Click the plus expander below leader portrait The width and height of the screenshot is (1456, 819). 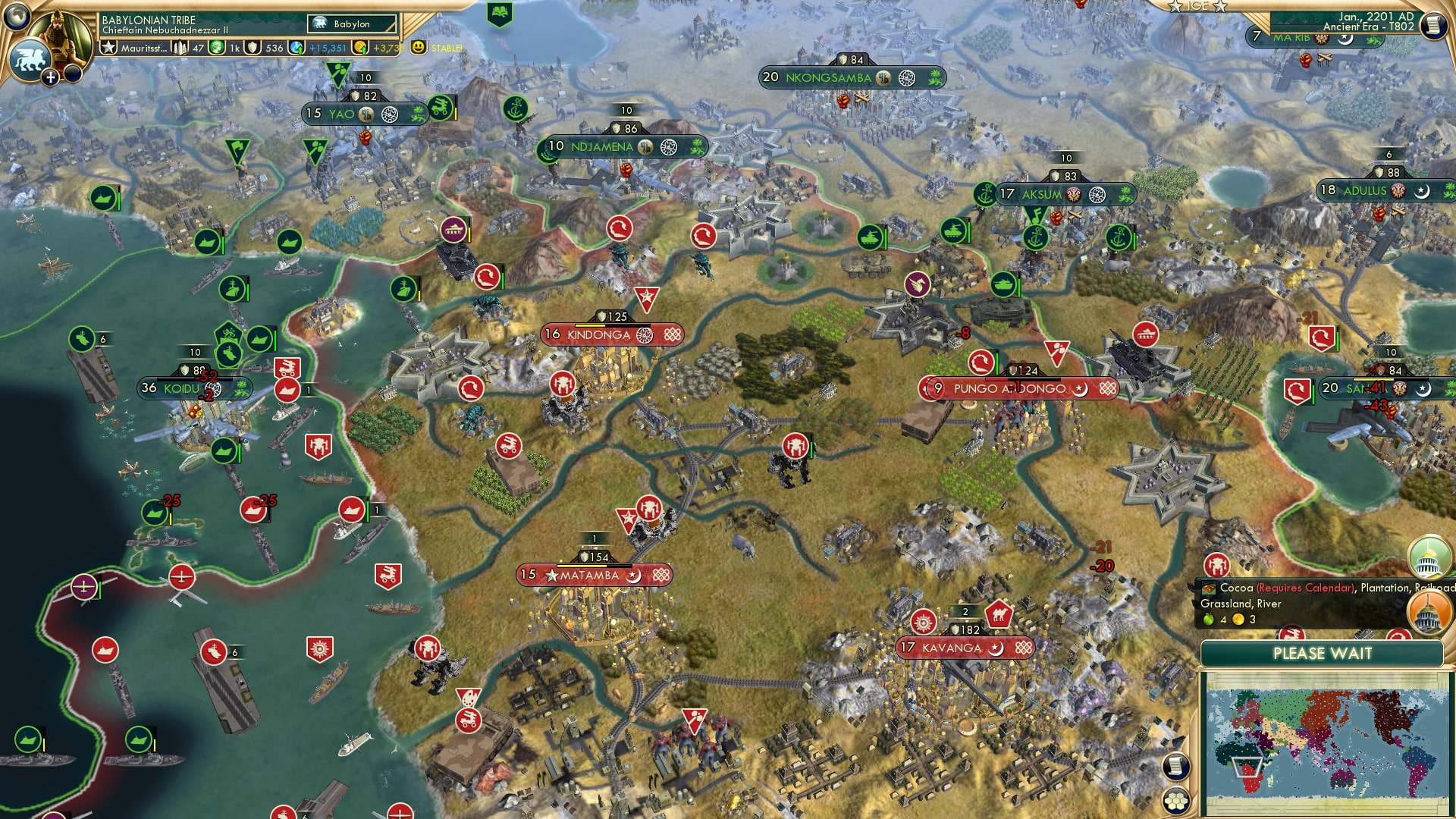pyautogui.click(x=50, y=76)
